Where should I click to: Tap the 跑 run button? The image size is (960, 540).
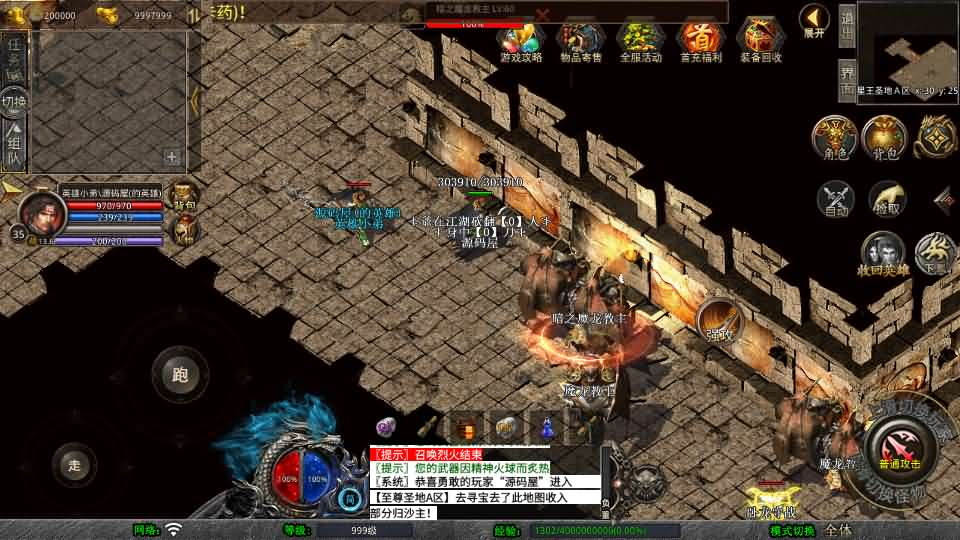point(180,375)
